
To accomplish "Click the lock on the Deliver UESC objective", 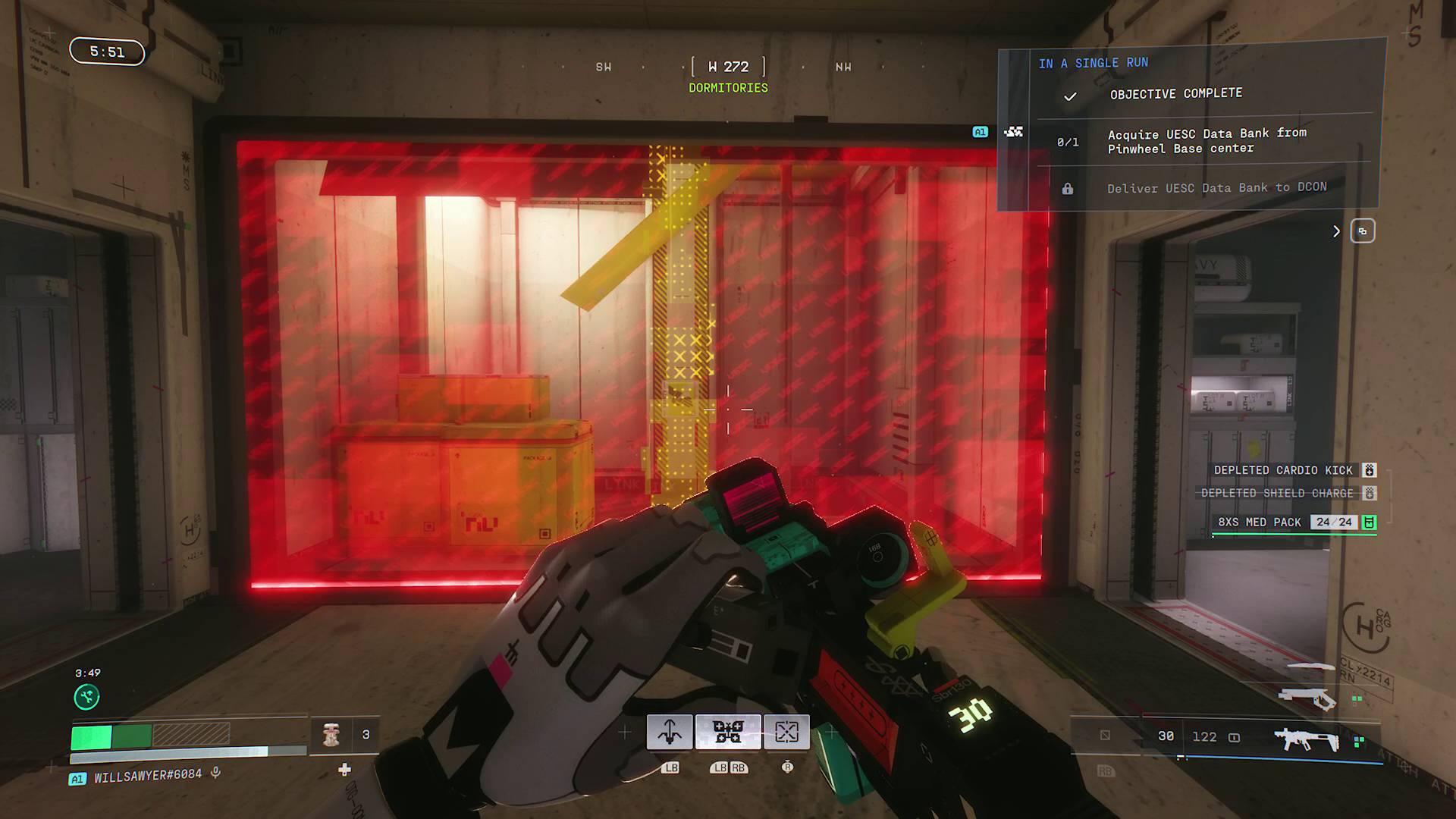I will click(1069, 187).
